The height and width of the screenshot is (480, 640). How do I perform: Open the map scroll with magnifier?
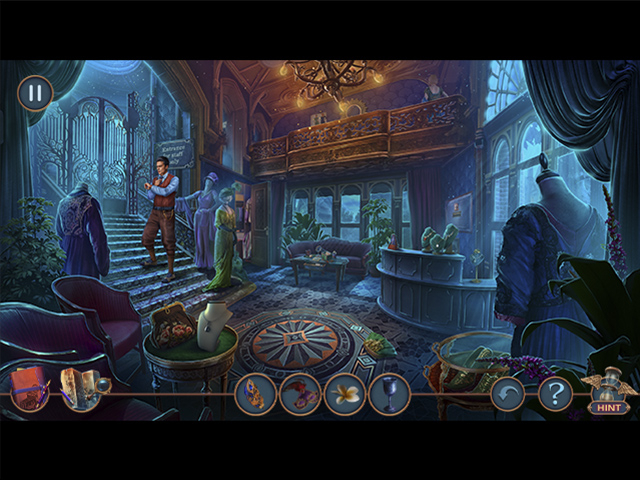(x=80, y=390)
